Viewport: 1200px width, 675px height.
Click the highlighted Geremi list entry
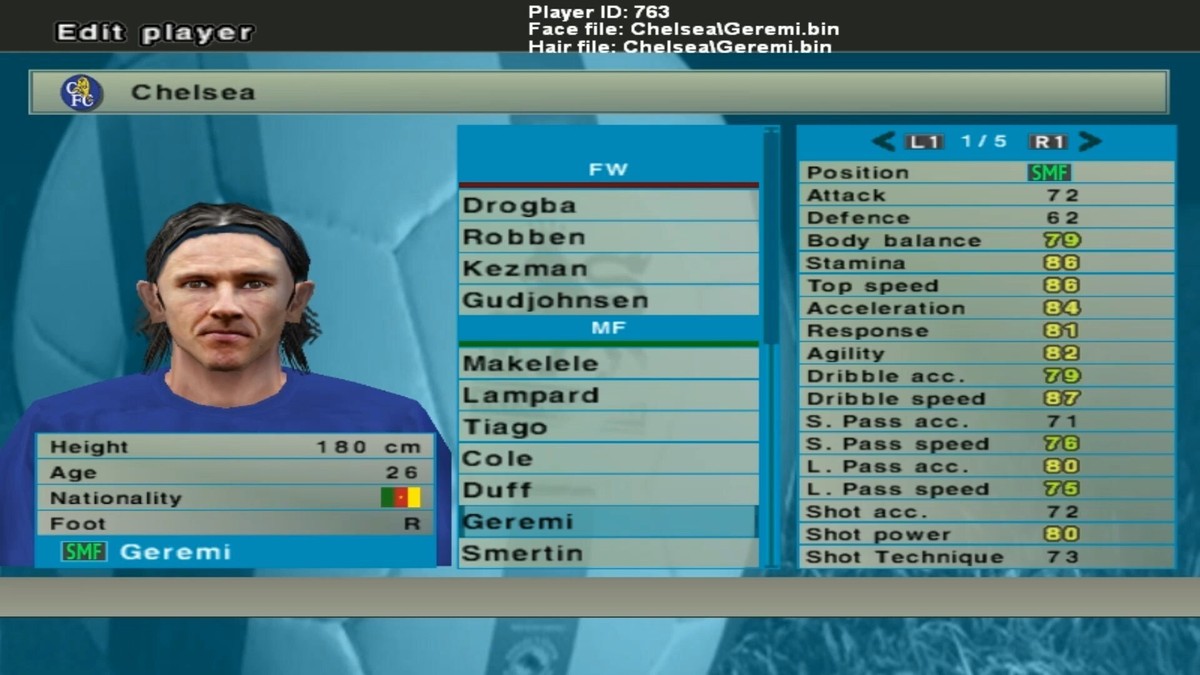coord(608,522)
